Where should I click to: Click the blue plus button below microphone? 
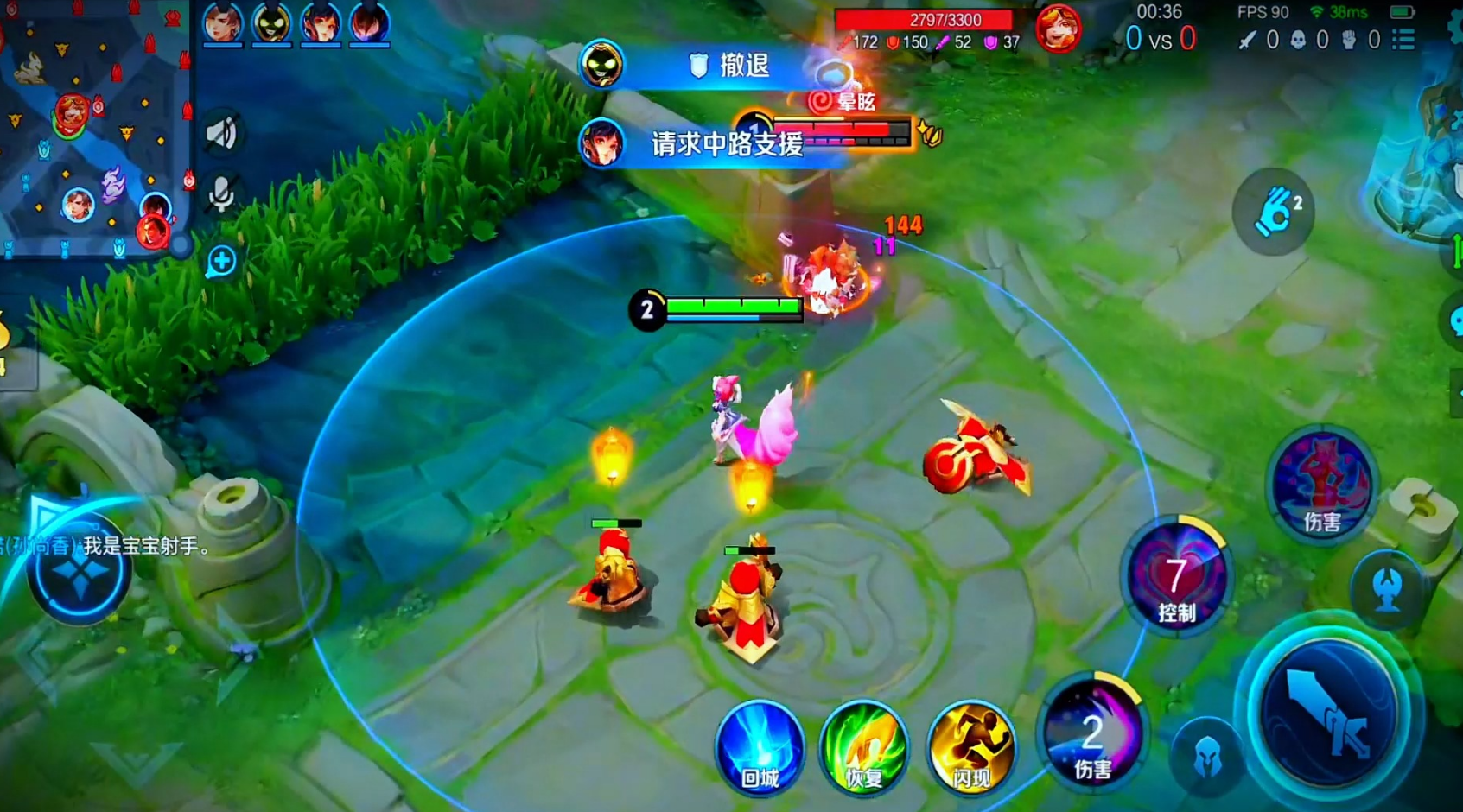(221, 261)
